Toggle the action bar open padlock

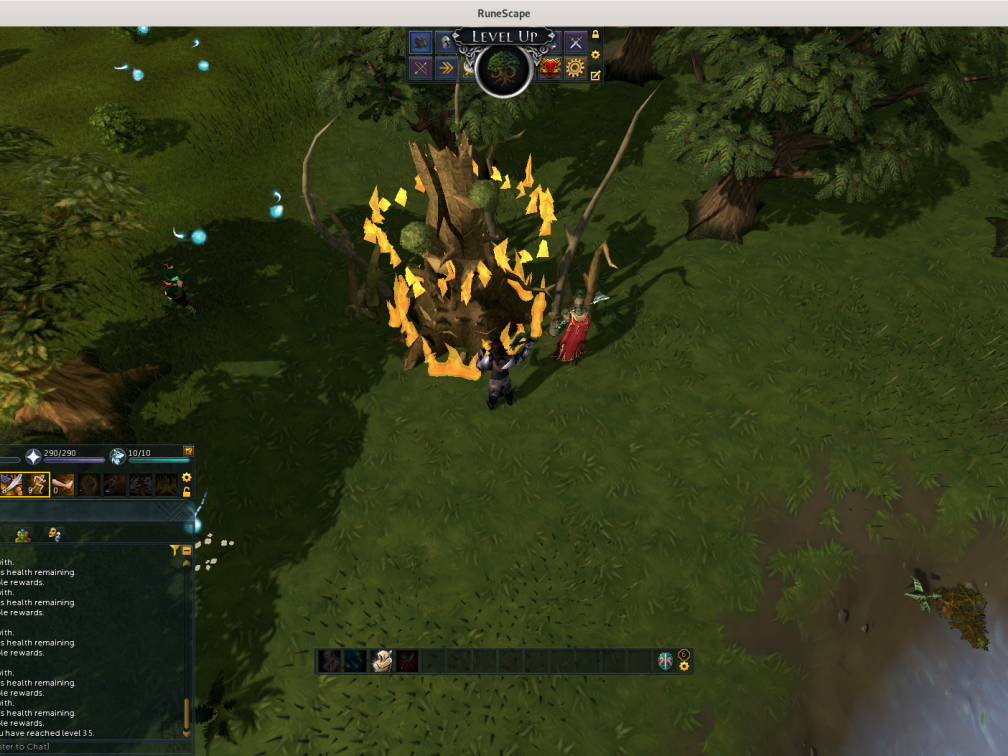186,492
